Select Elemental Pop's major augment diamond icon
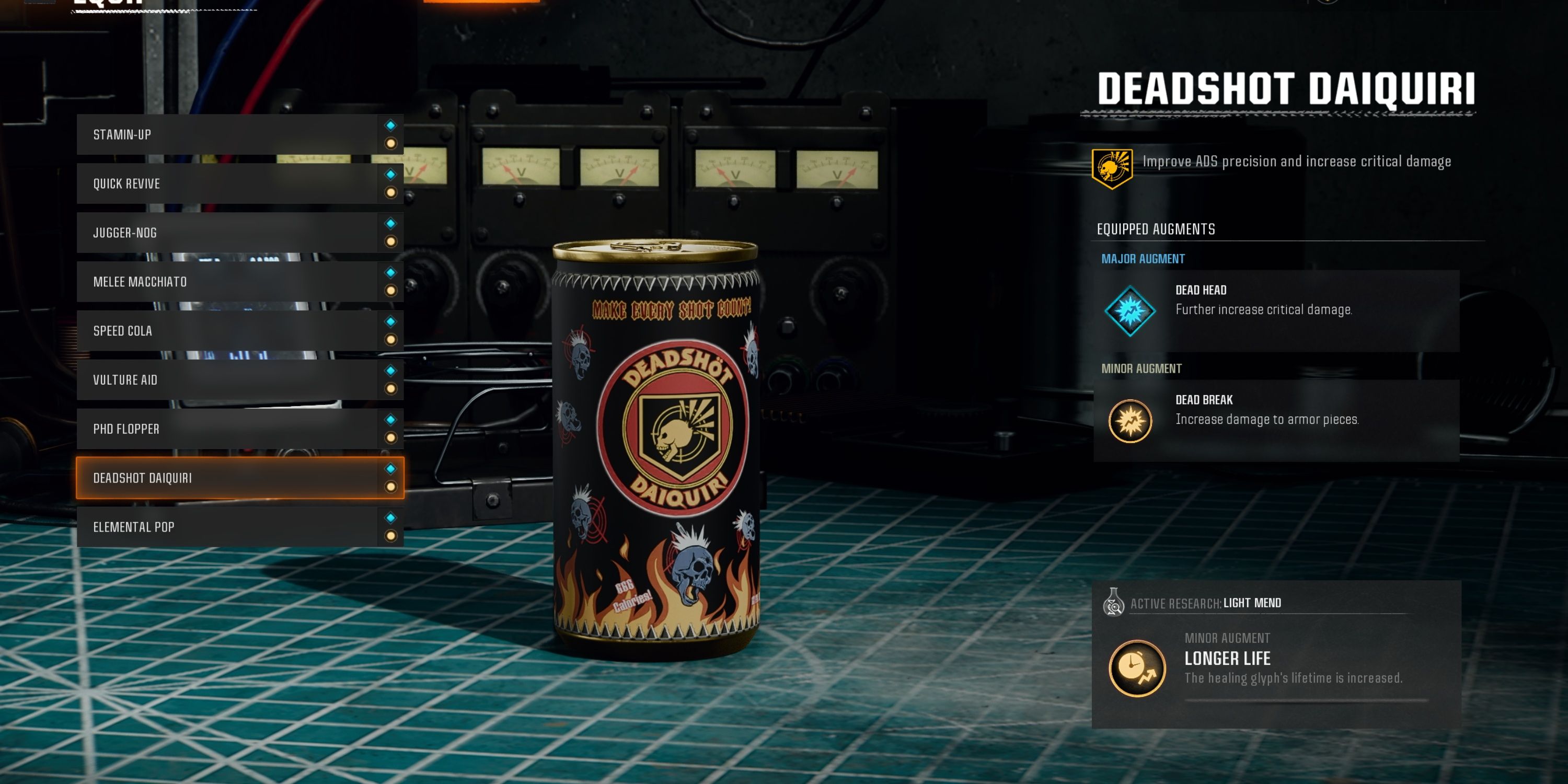Image resolution: width=1568 pixels, height=784 pixels. click(392, 517)
